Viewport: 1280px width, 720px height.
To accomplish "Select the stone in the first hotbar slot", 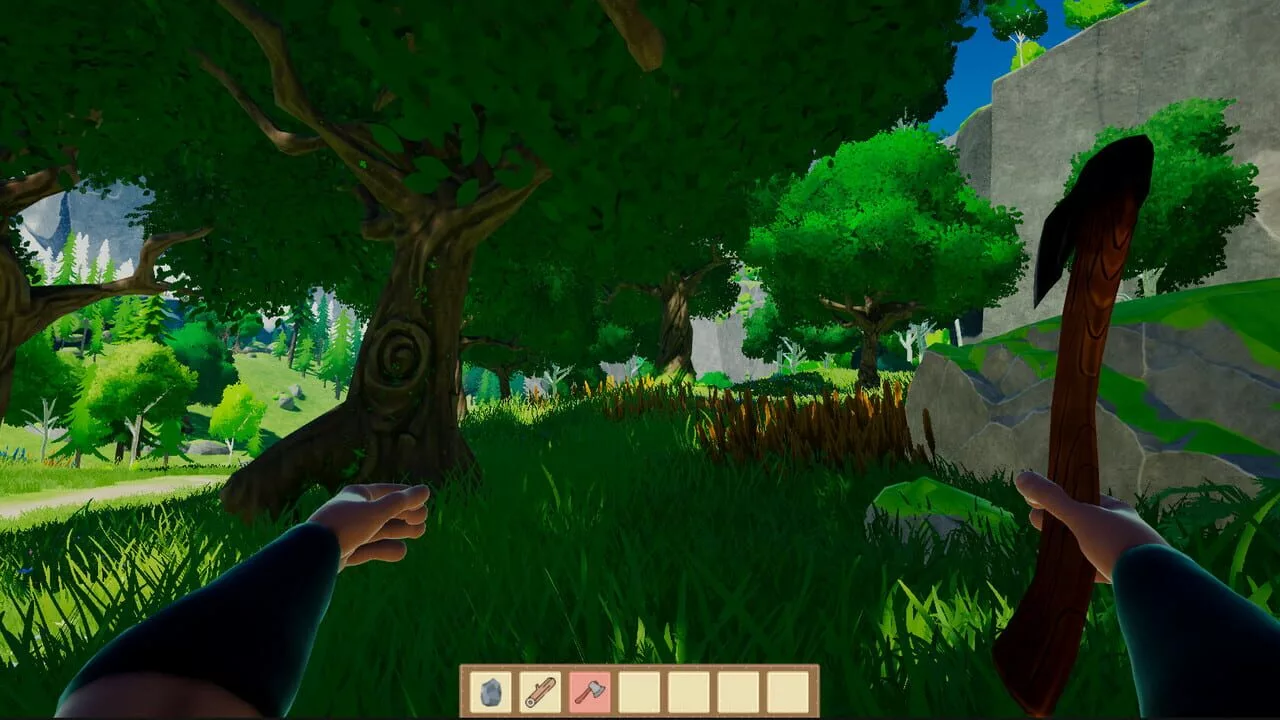I will coord(490,690).
